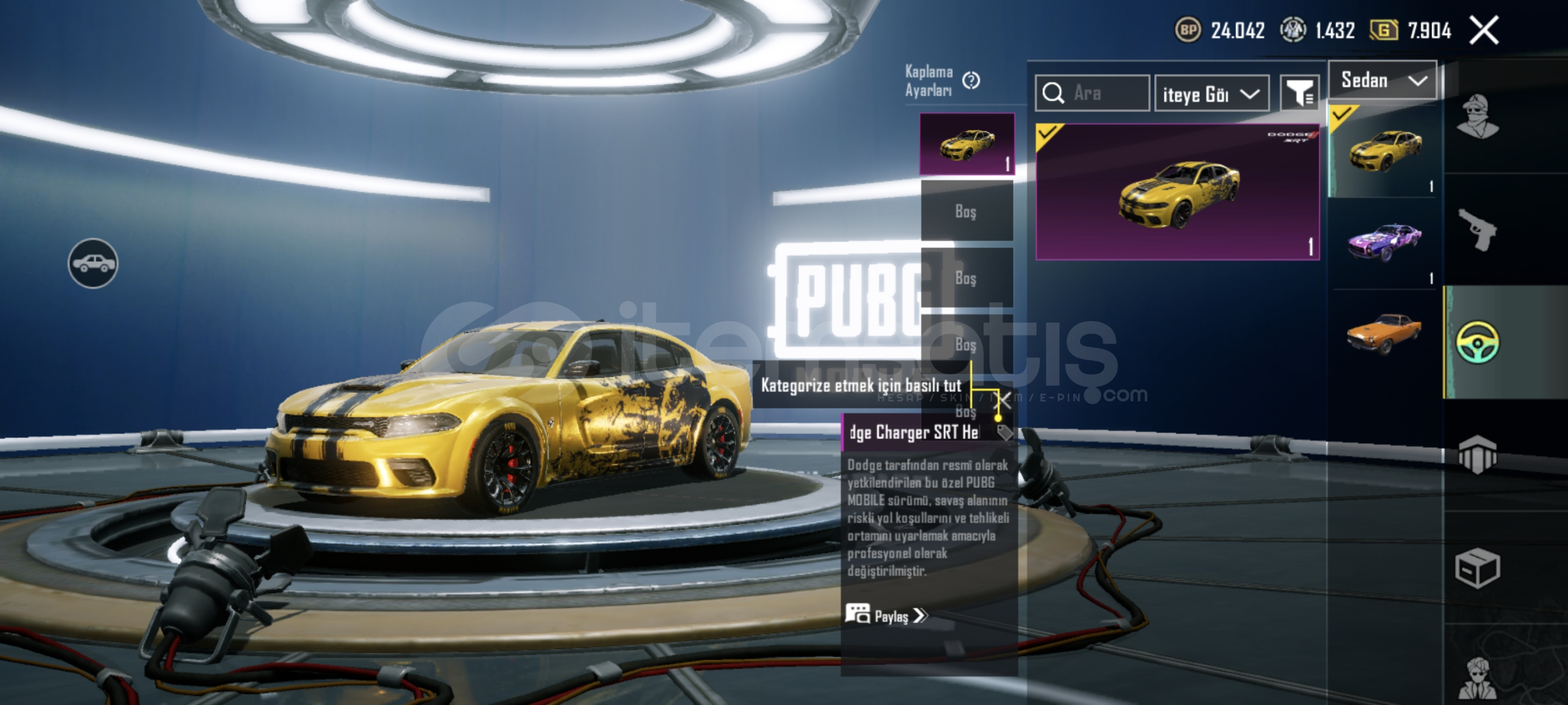Close the Dodge Charger description popup
The width and height of the screenshot is (1568, 705).
pos(1002,400)
